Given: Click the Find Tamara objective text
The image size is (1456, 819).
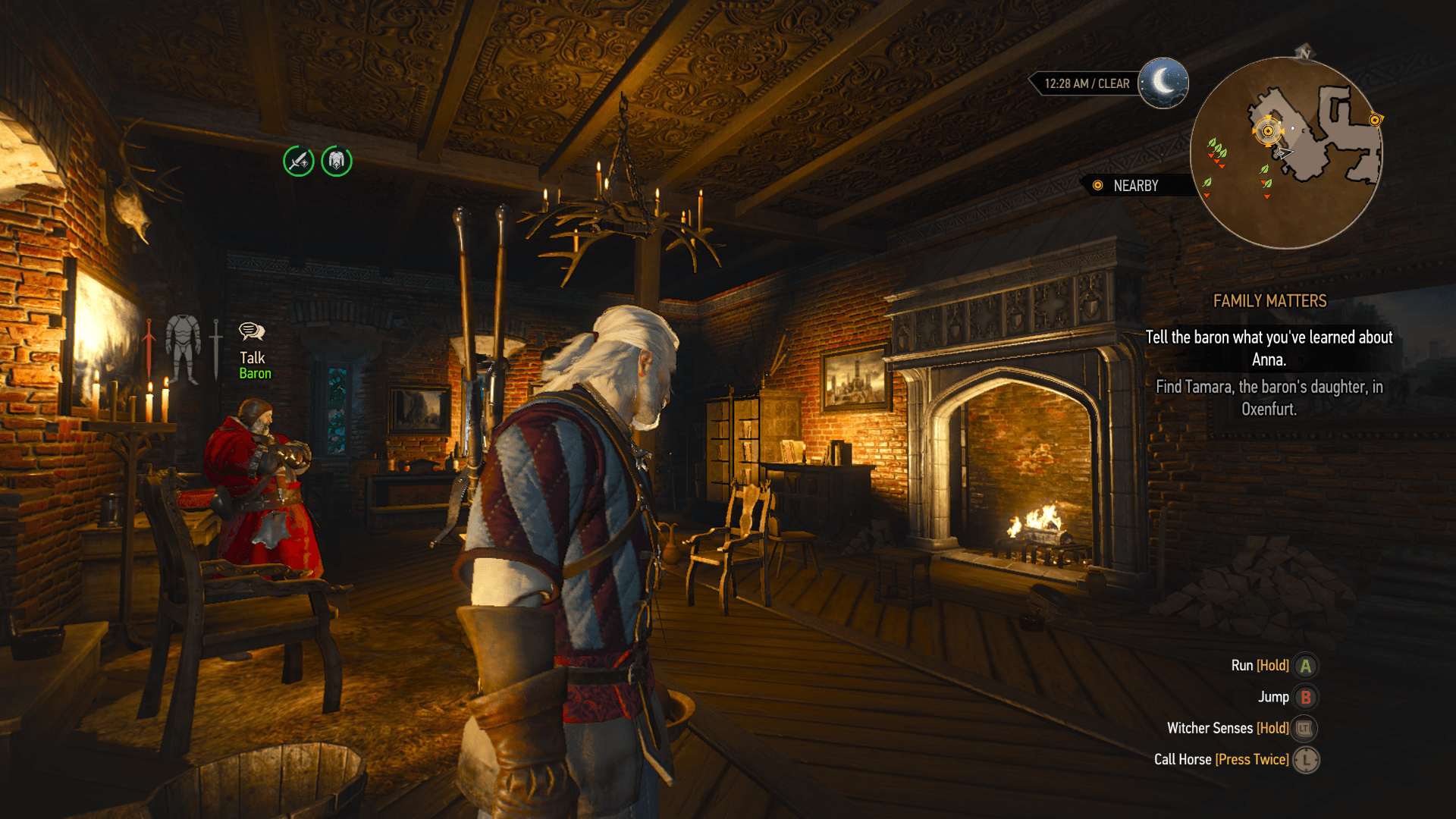Looking at the screenshot, I should [1269, 397].
